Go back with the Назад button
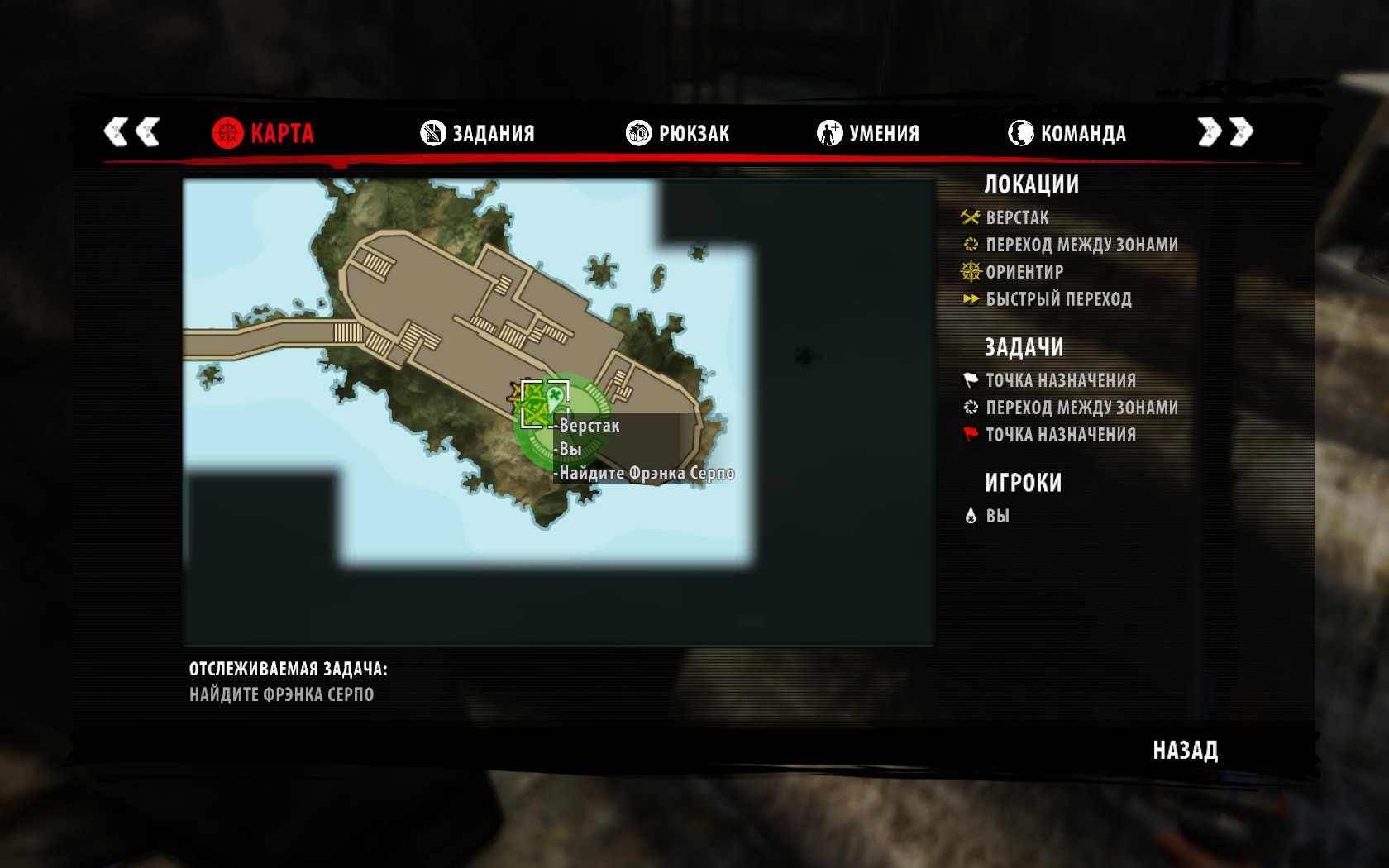 coord(1185,751)
